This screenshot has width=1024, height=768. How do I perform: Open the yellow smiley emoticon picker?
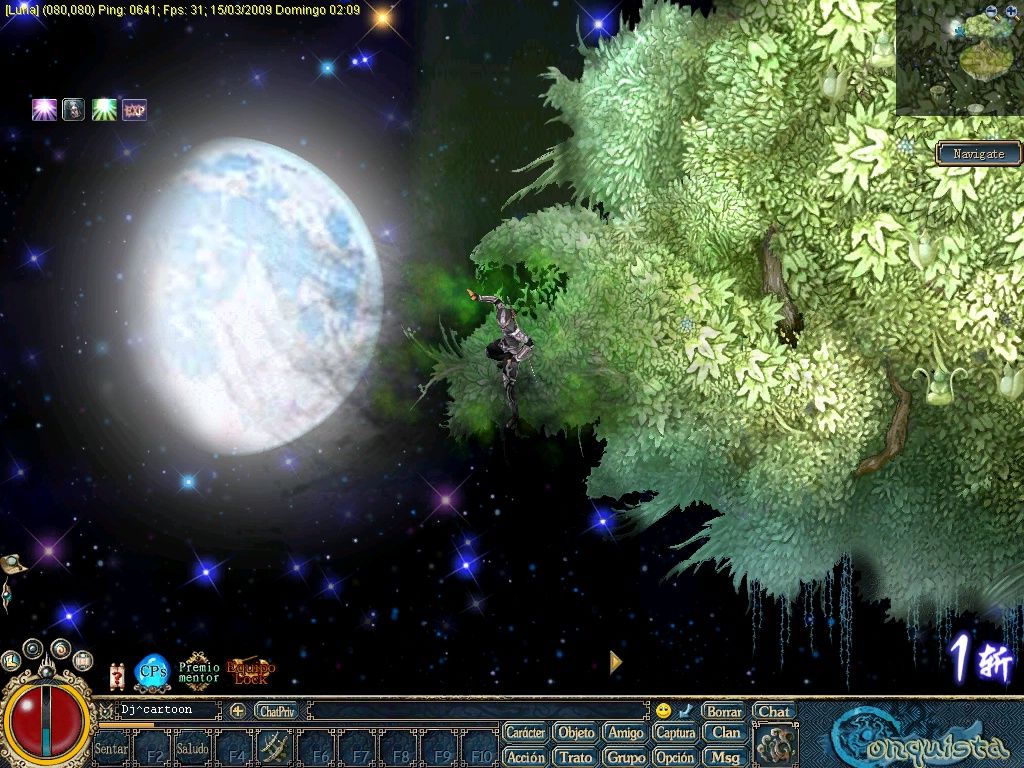[662, 711]
